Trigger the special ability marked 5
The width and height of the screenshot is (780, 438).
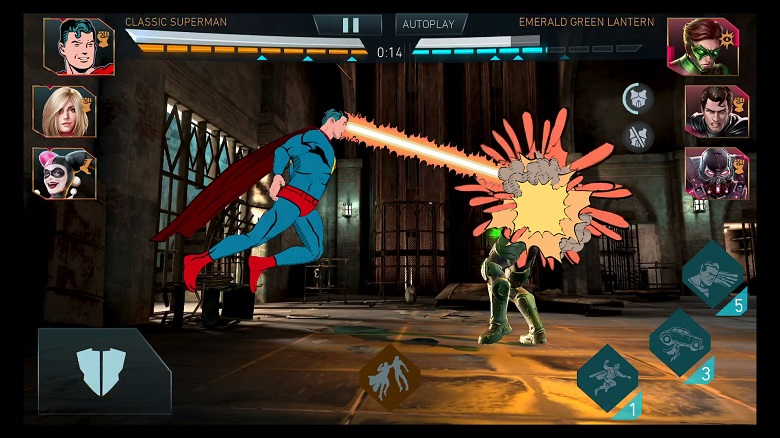pos(713,275)
